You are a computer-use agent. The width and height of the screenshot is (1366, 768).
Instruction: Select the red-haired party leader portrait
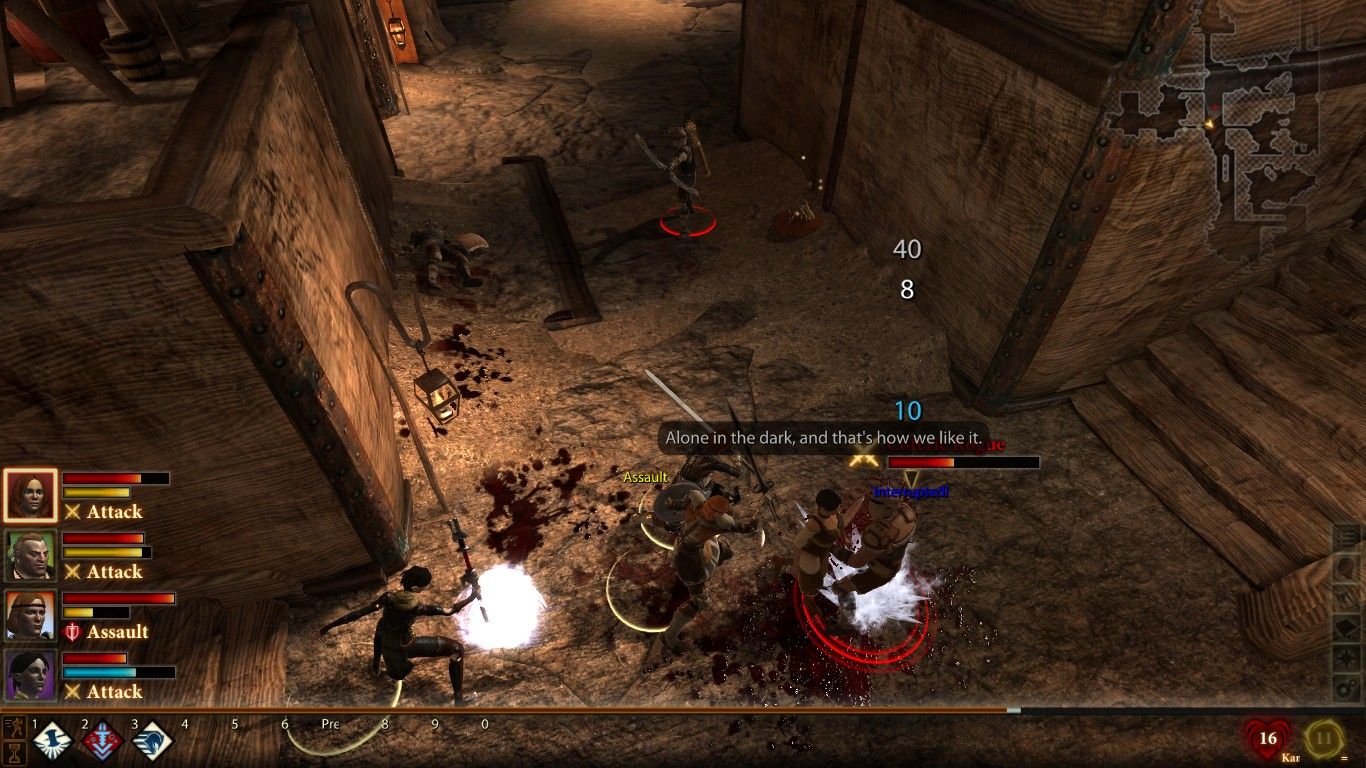coord(30,494)
